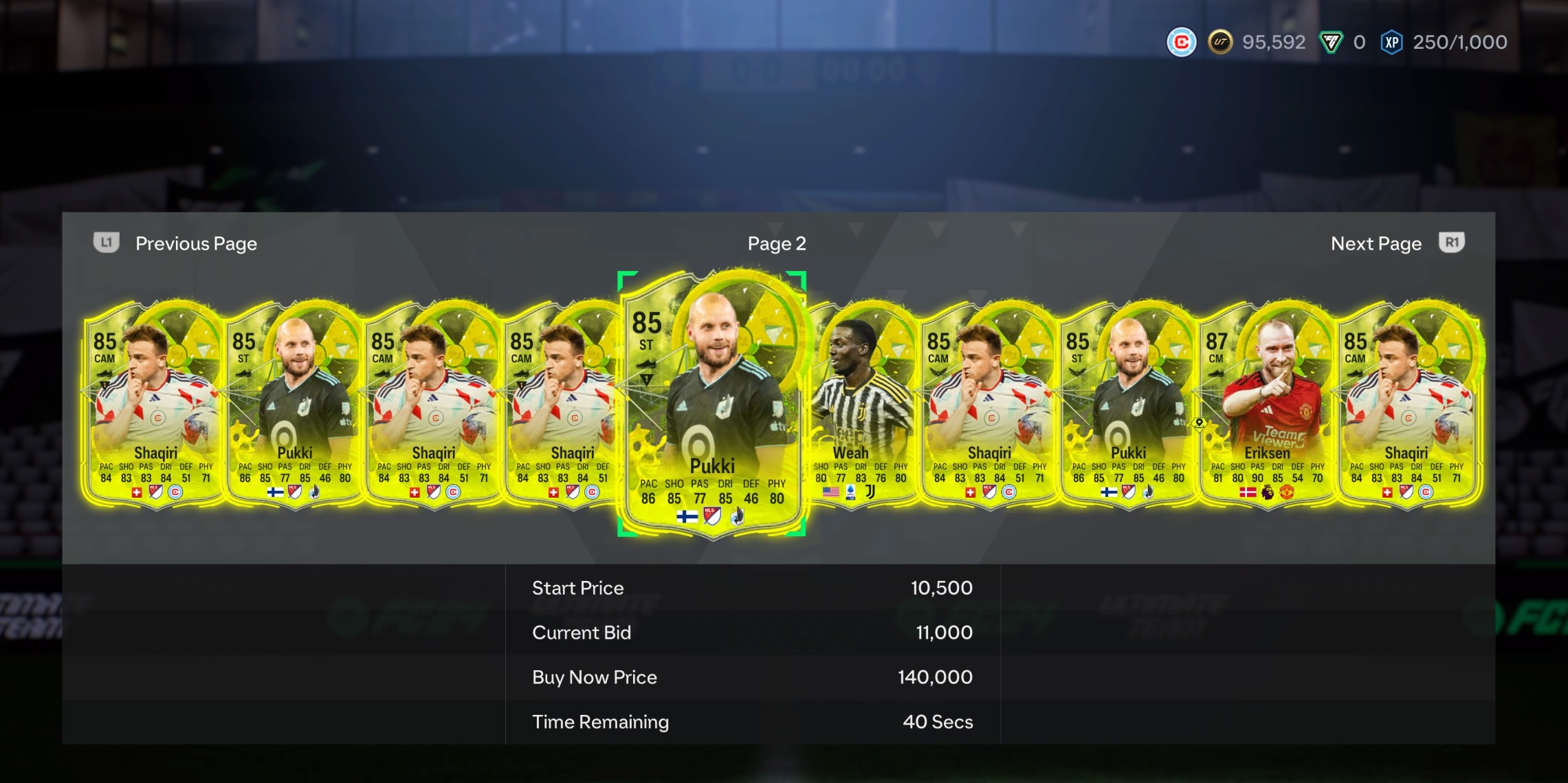This screenshot has height=783, width=1568.
Task: Open the Previous Page
Action: click(x=196, y=243)
